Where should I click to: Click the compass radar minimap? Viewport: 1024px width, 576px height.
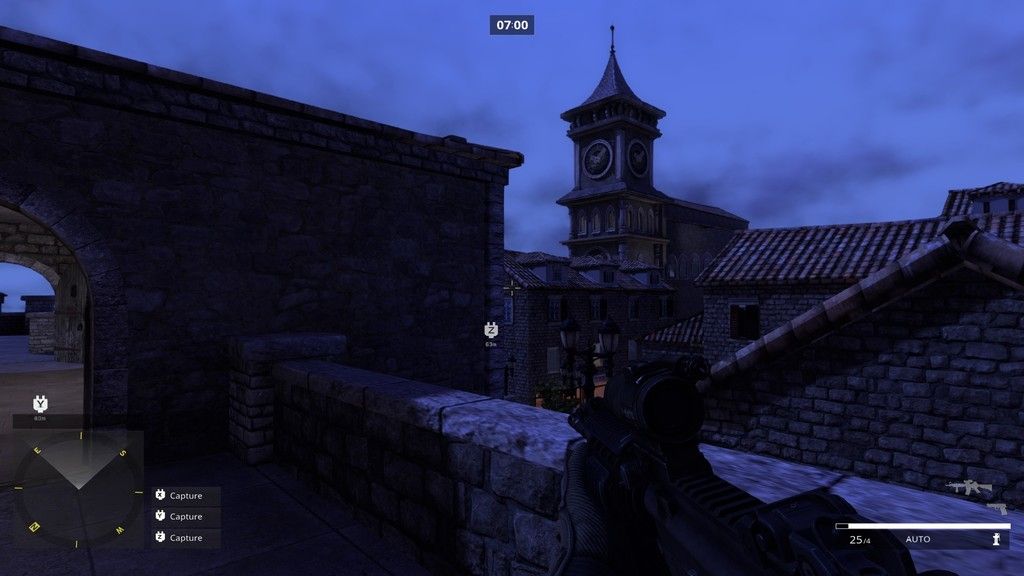(x=77, y=490)
